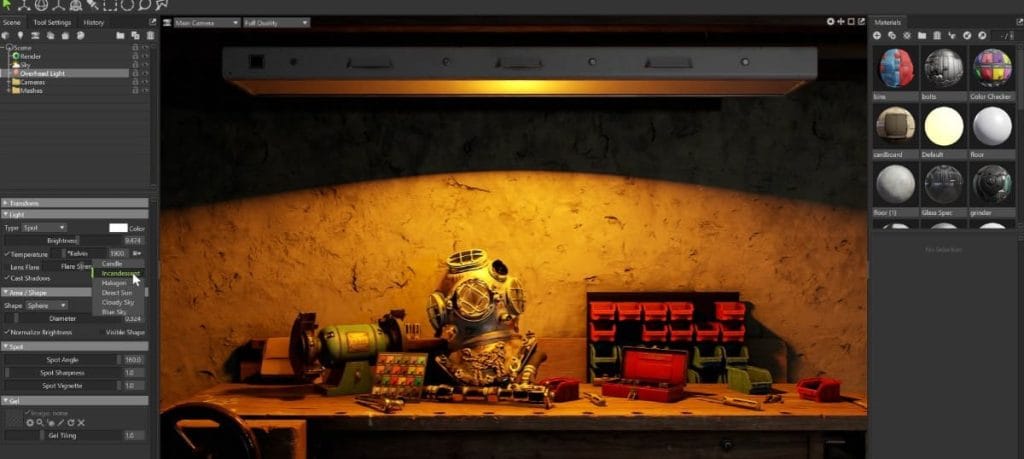Open the Main Camera dropdown
Screen dimensions: 1024x459
click(208, 22)
